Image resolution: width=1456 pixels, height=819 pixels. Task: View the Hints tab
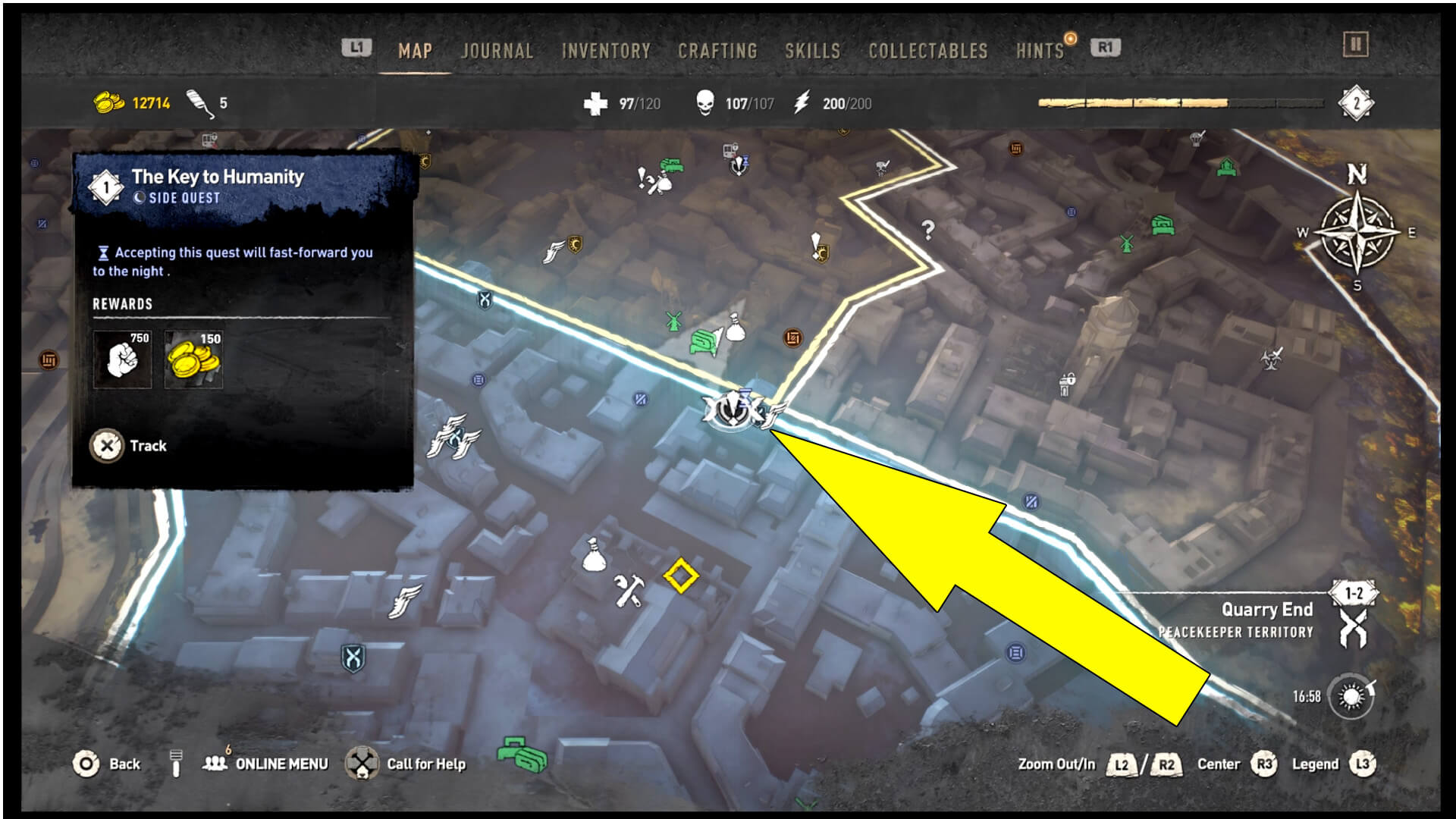(1040, 51)
